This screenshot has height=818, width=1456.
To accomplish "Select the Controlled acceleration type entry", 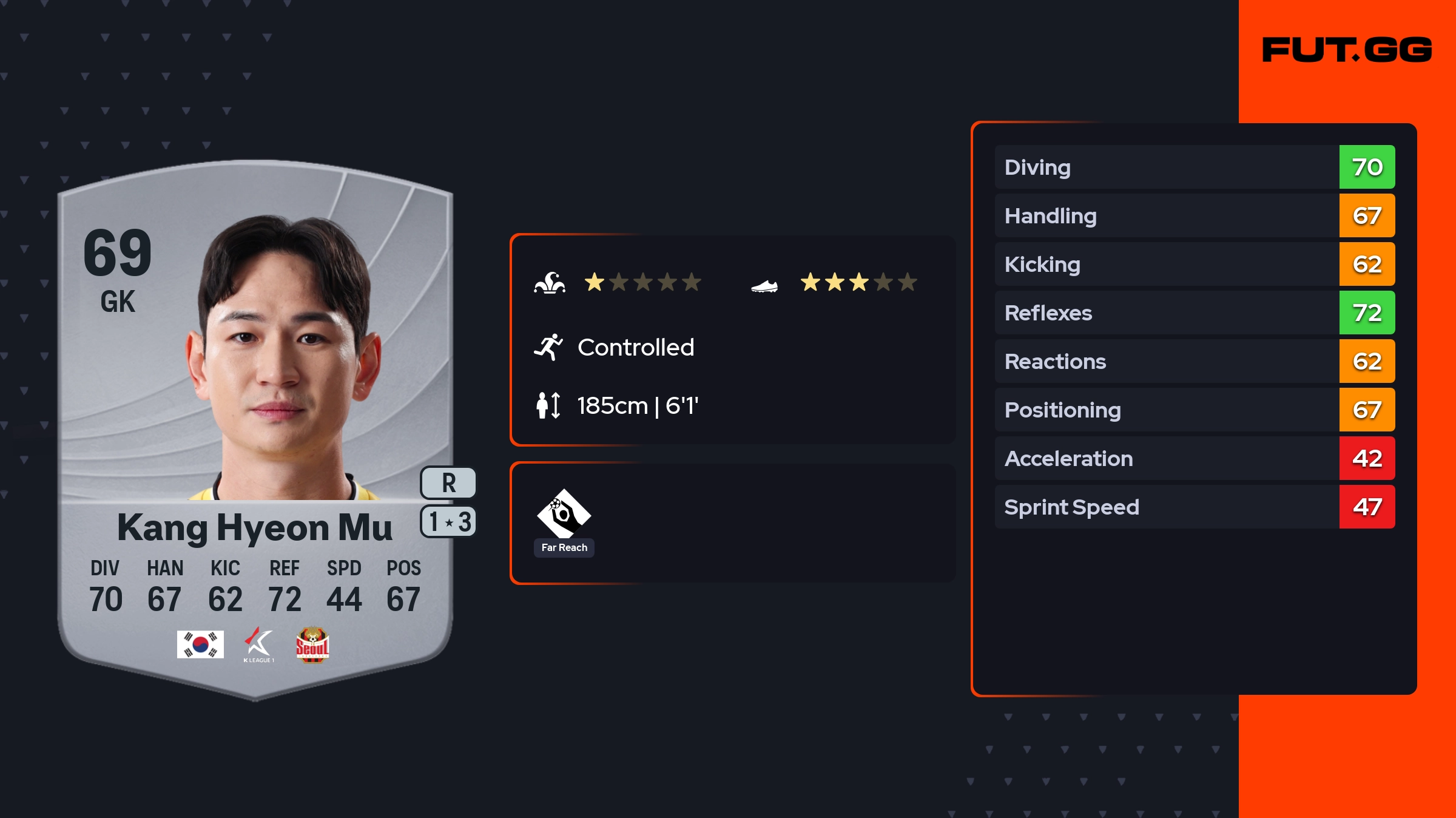I will [635, 348].
